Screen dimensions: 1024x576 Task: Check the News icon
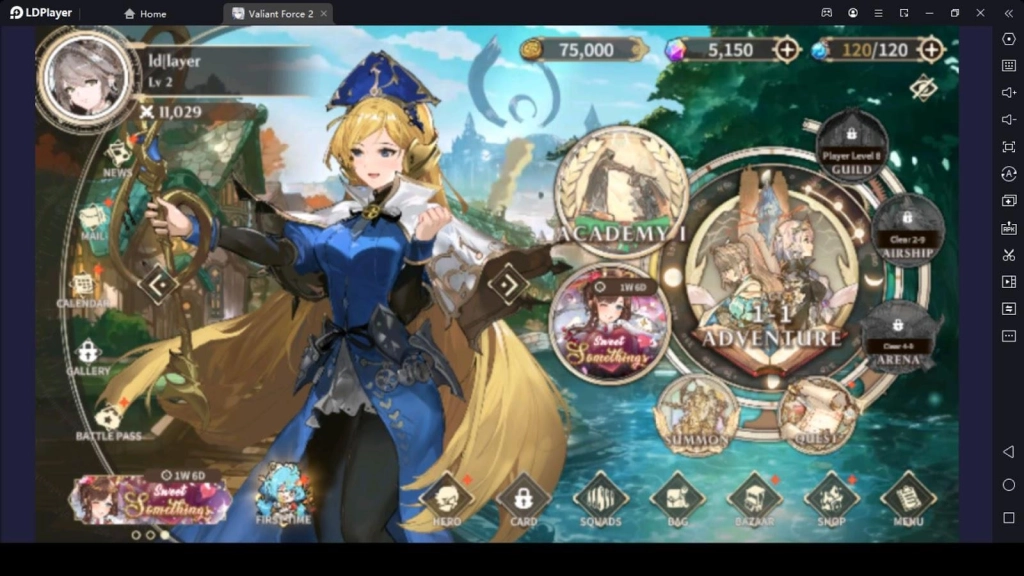pos(118,155)
